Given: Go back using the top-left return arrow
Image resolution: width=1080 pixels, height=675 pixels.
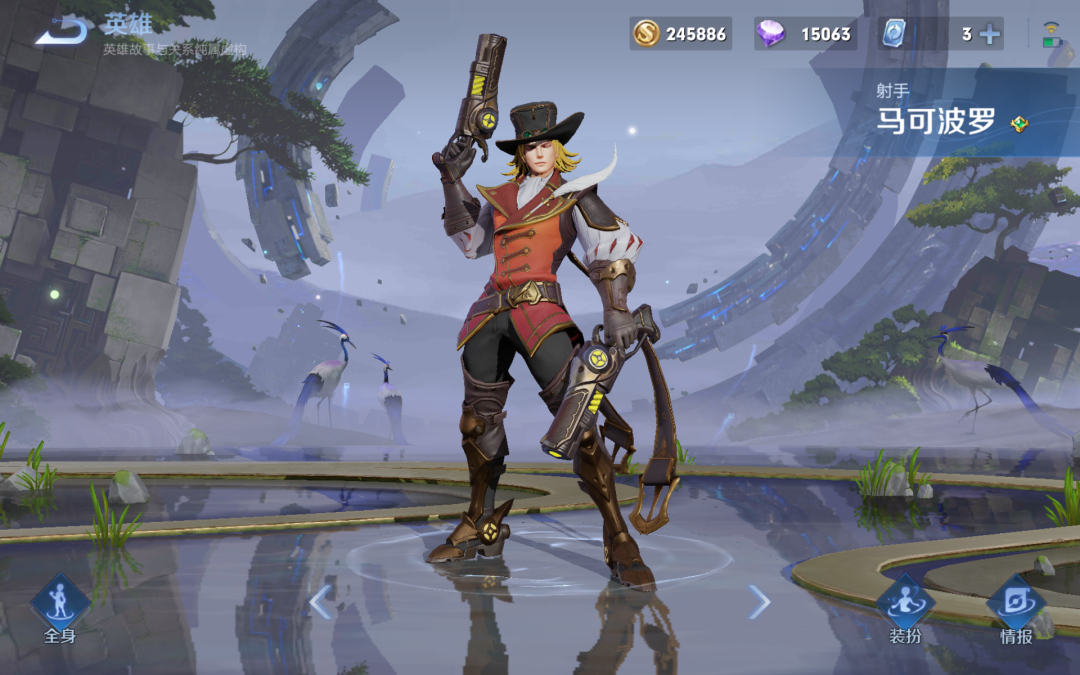Looking at the screenshot, I should tap(61, 31).
